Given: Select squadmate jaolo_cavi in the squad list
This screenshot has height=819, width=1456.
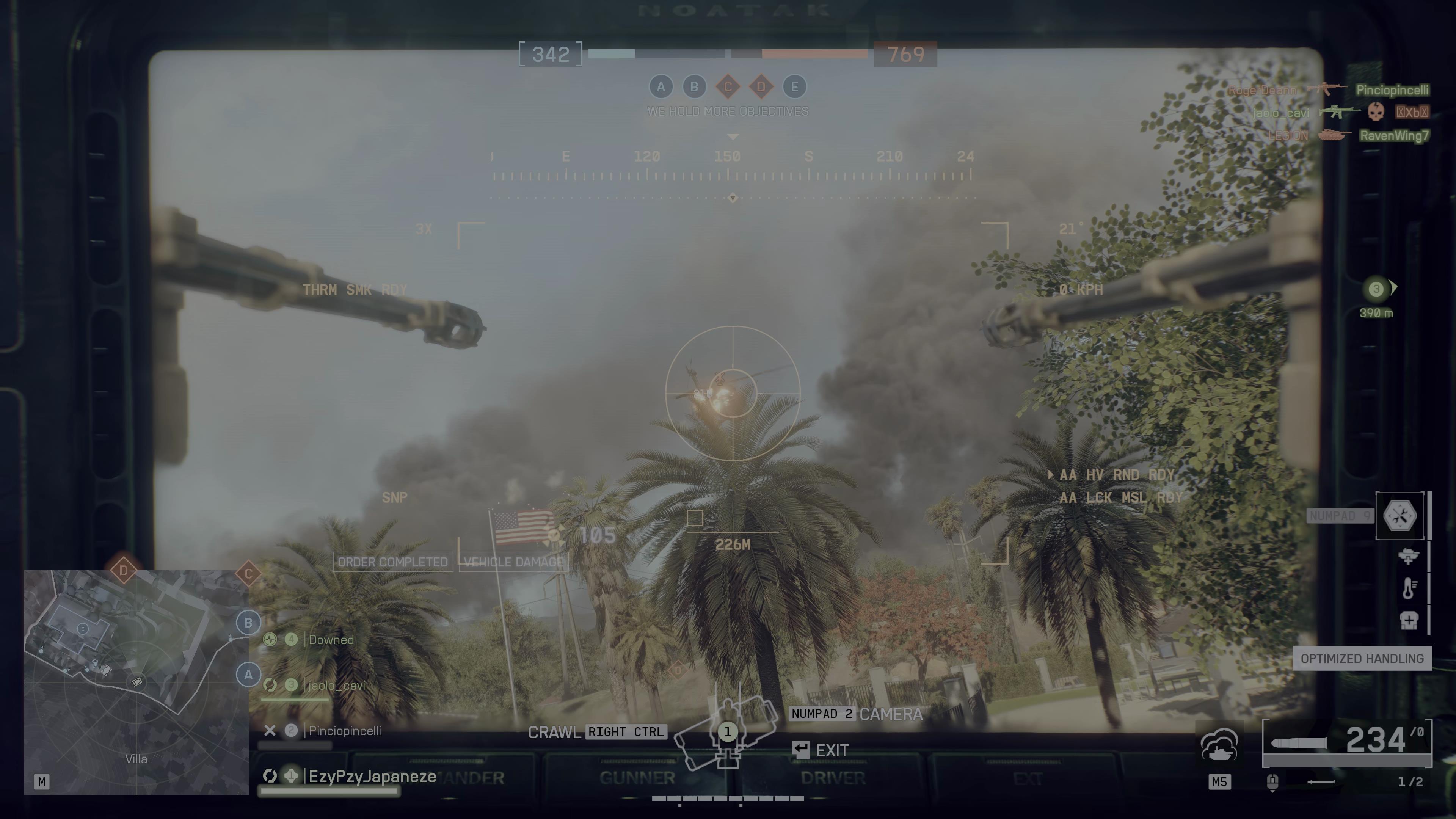Looking at the screenshot, I should 336,686.
